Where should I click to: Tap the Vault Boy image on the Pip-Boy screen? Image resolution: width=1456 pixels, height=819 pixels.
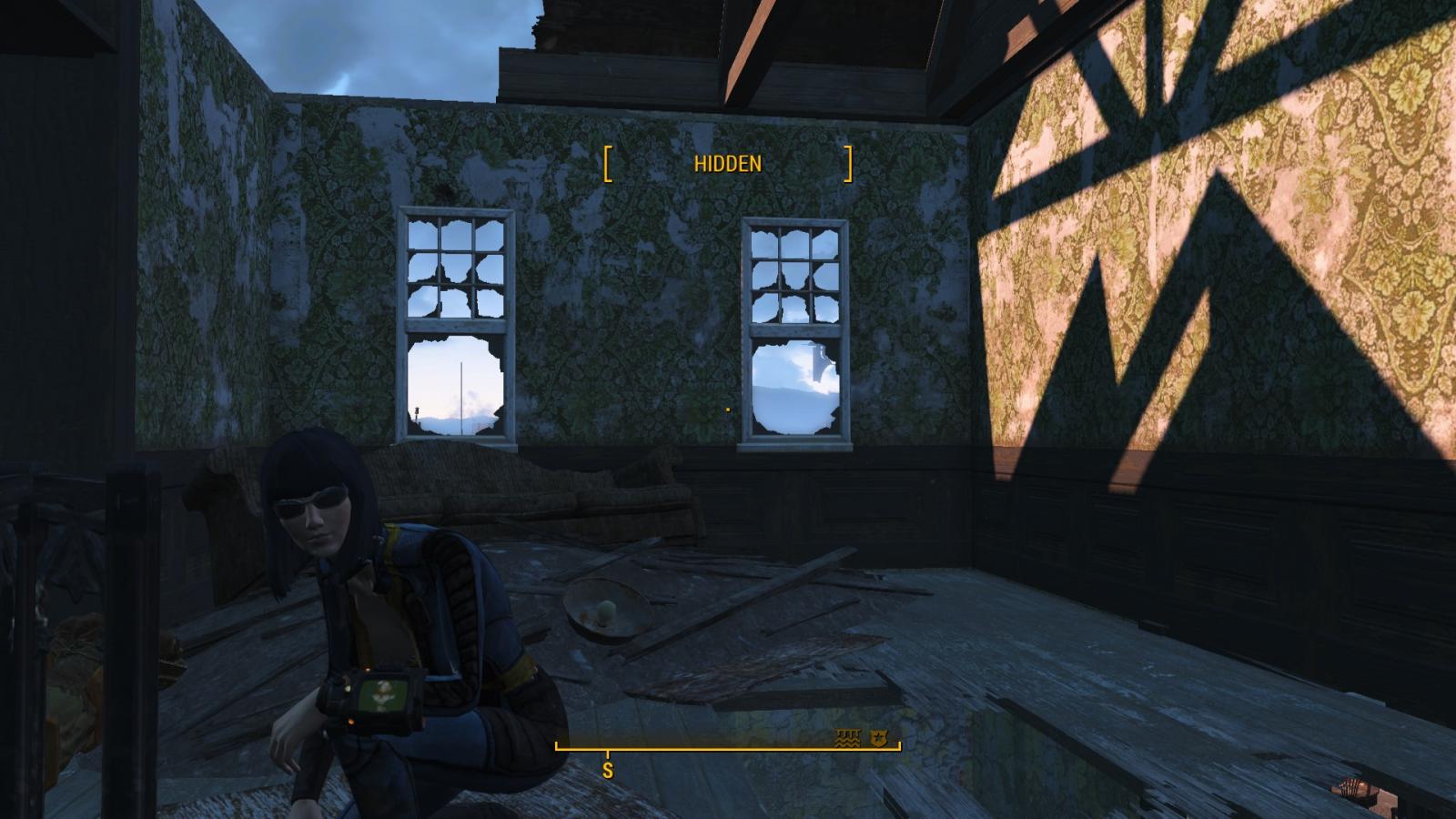383,693
